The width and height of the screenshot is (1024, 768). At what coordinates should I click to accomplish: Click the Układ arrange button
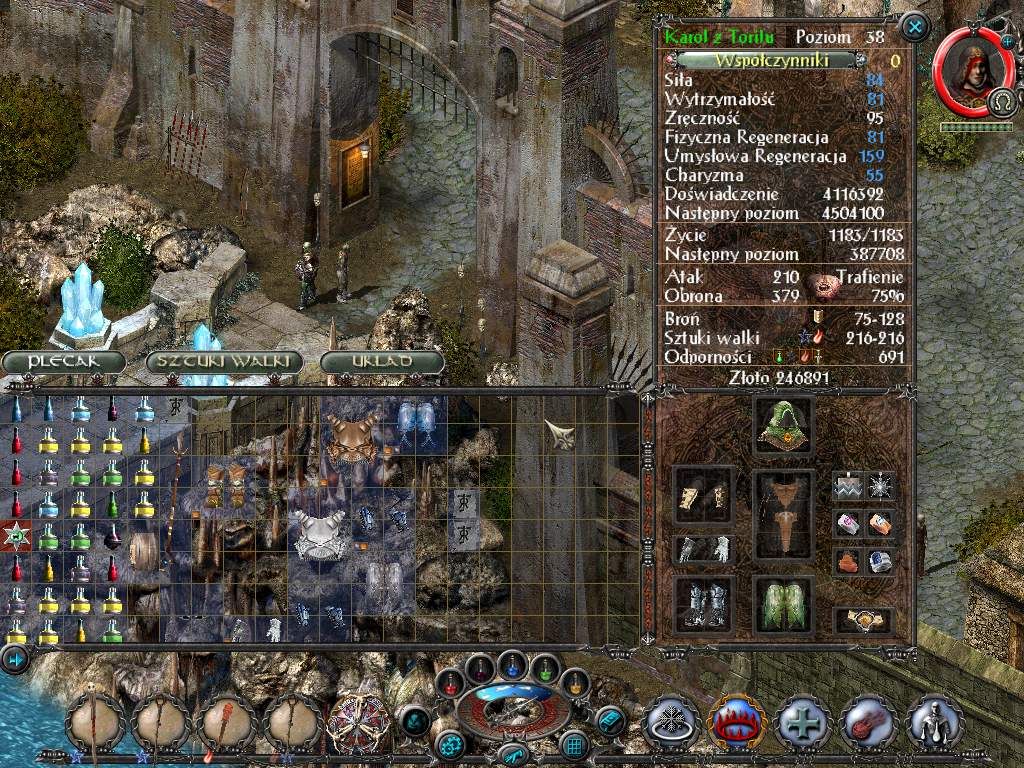coord(381,361)
